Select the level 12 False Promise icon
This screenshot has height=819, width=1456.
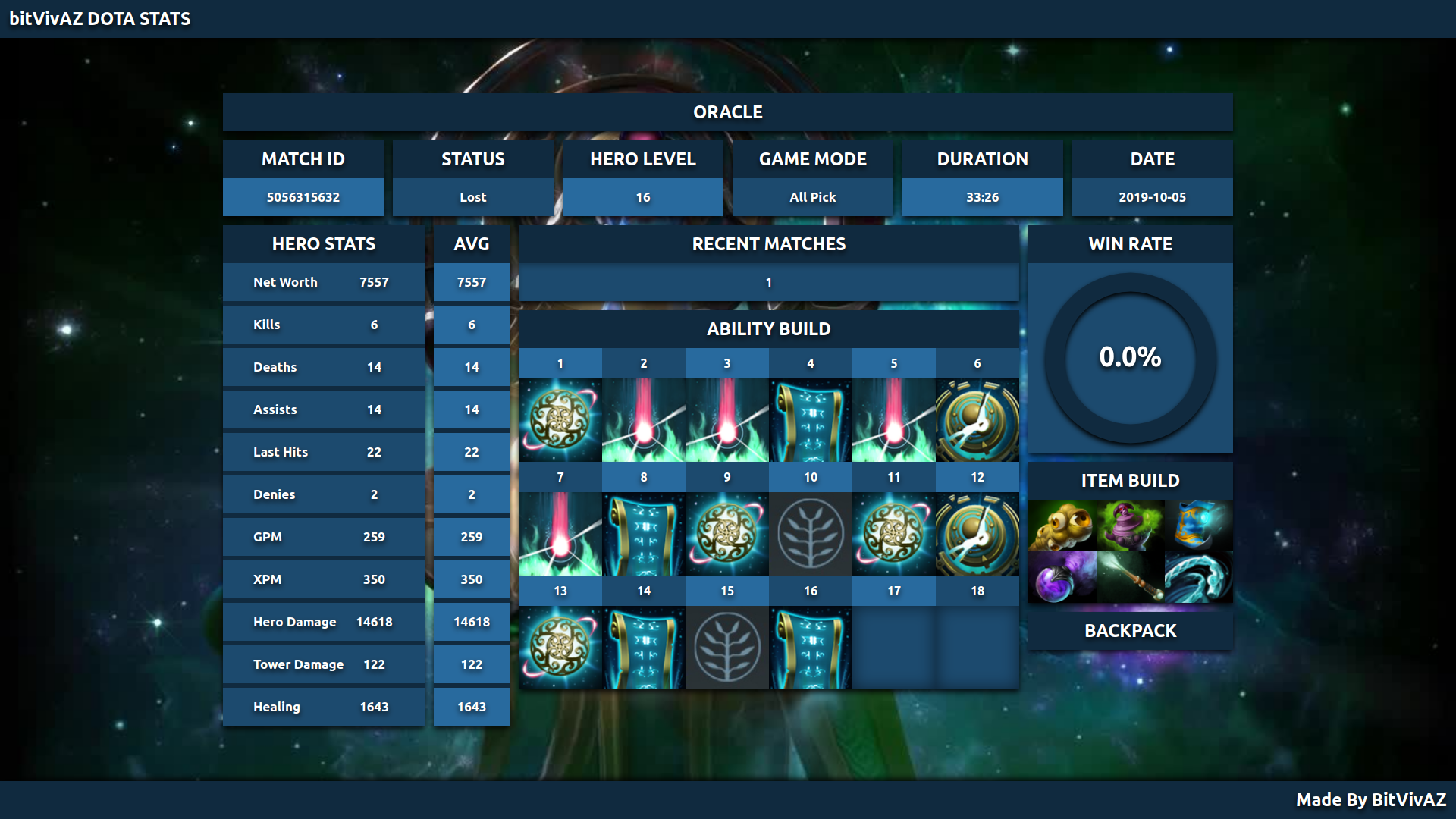[x=977, y=534]
